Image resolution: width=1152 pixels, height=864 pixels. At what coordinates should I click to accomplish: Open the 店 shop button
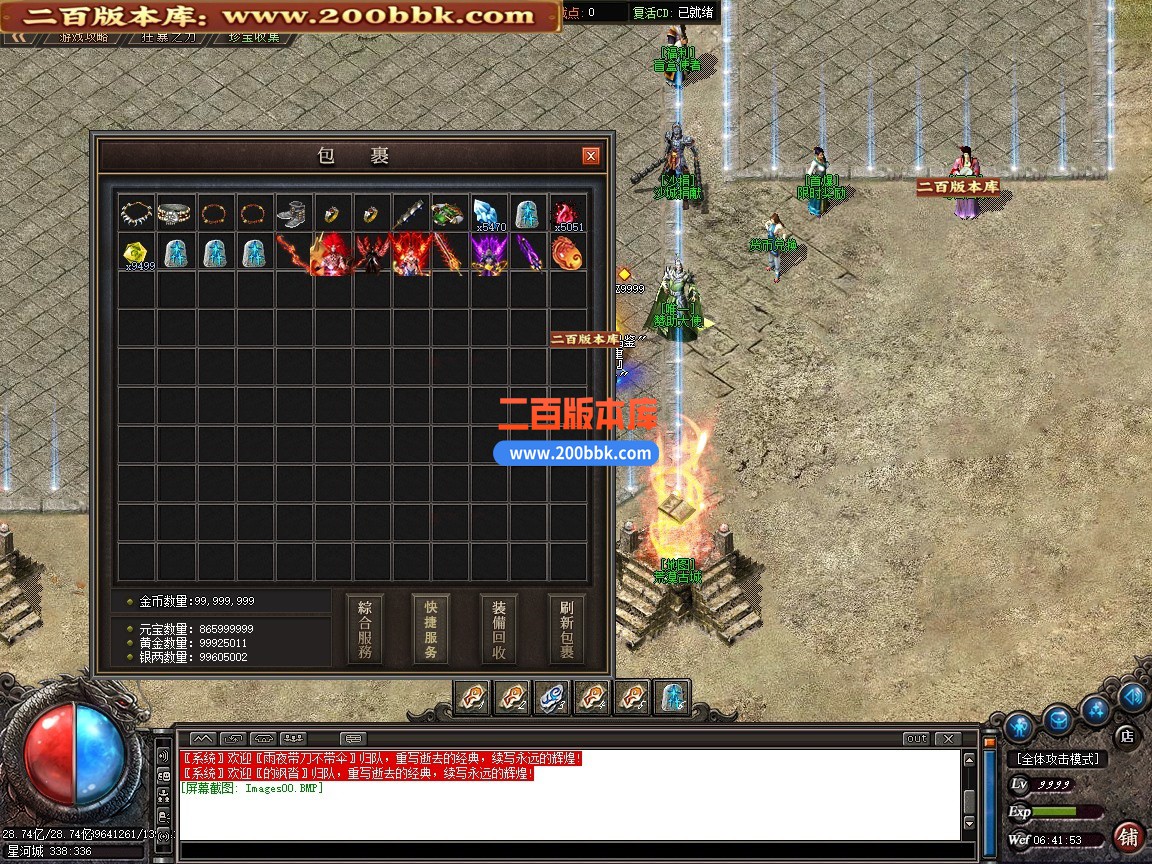[1125, 737]
